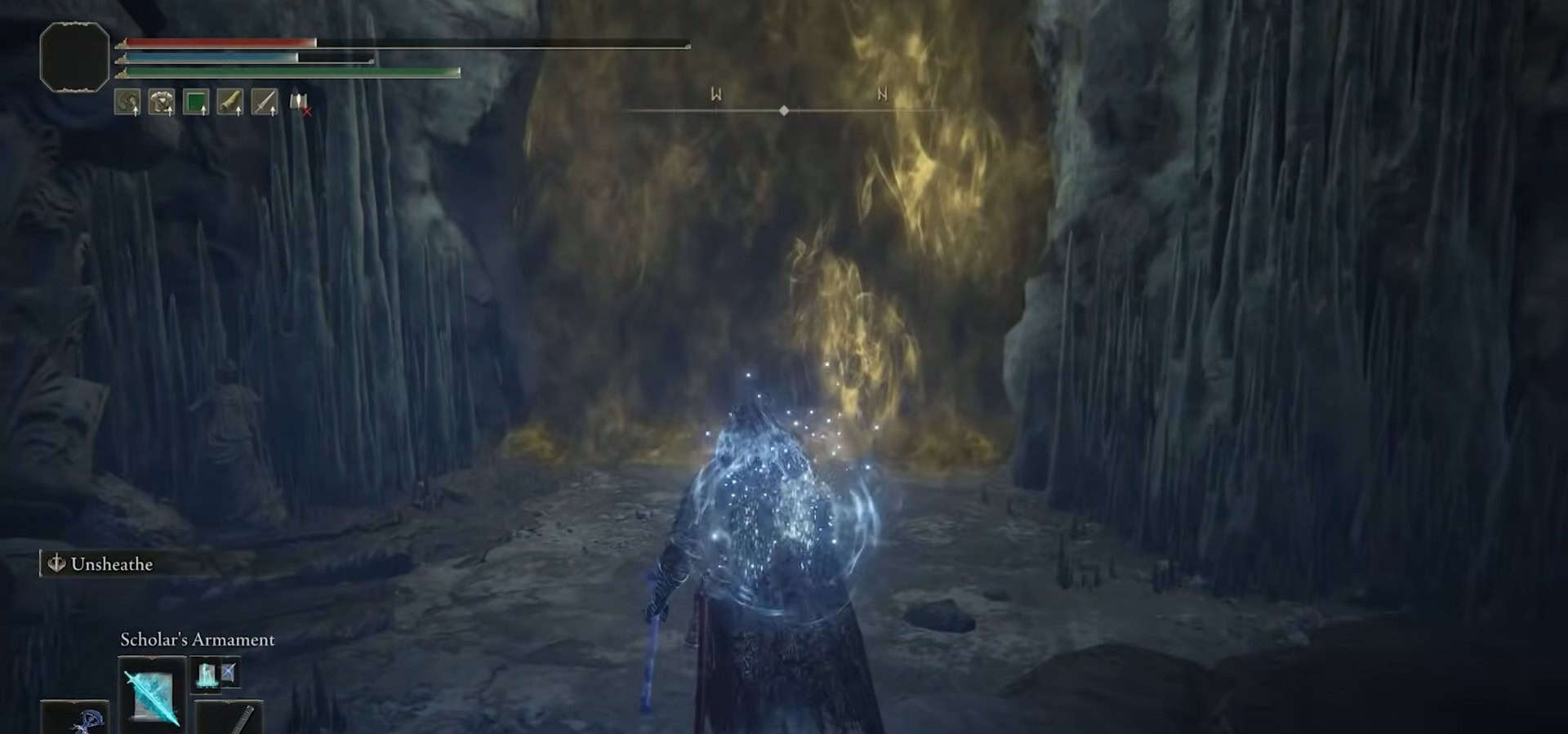1568x734 pixels.
Task: Click the empty octagonal portrait frame
Action: pyautogui.click(x=74, y=56)
